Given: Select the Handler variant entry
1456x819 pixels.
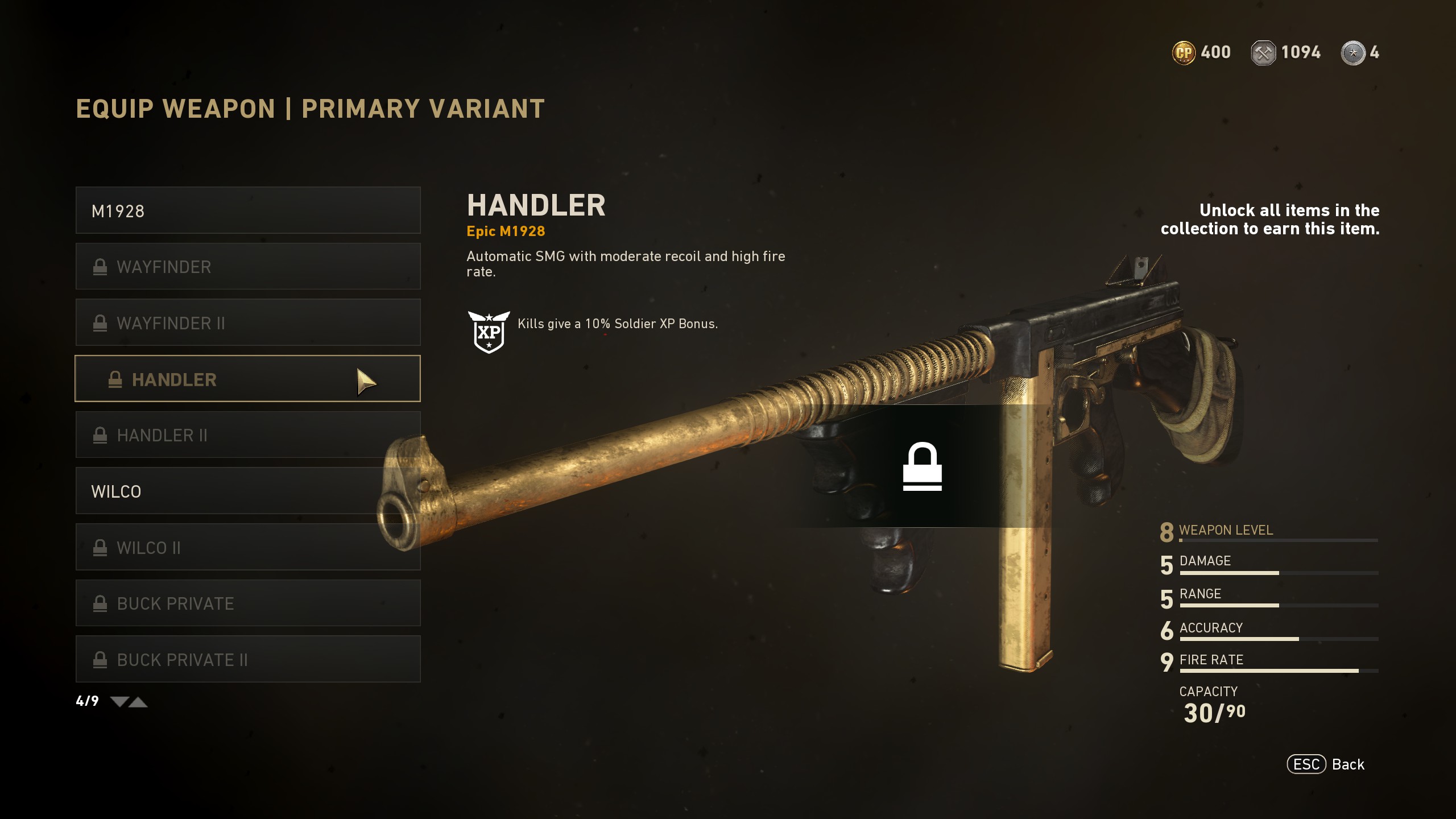Looking at the screenshot, I should [247, 379].
